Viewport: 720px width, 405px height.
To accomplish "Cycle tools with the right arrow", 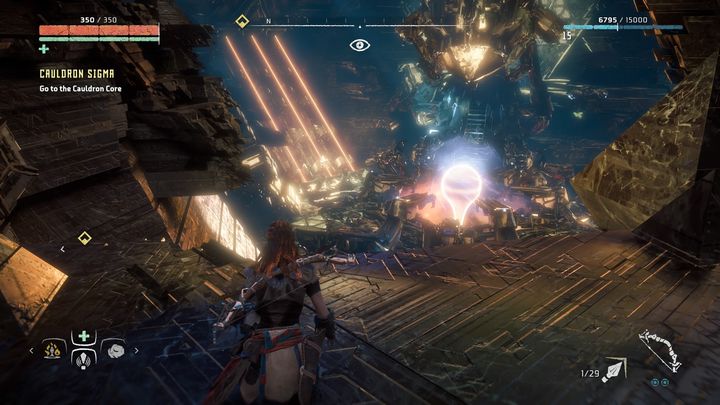I will [136, 350].
